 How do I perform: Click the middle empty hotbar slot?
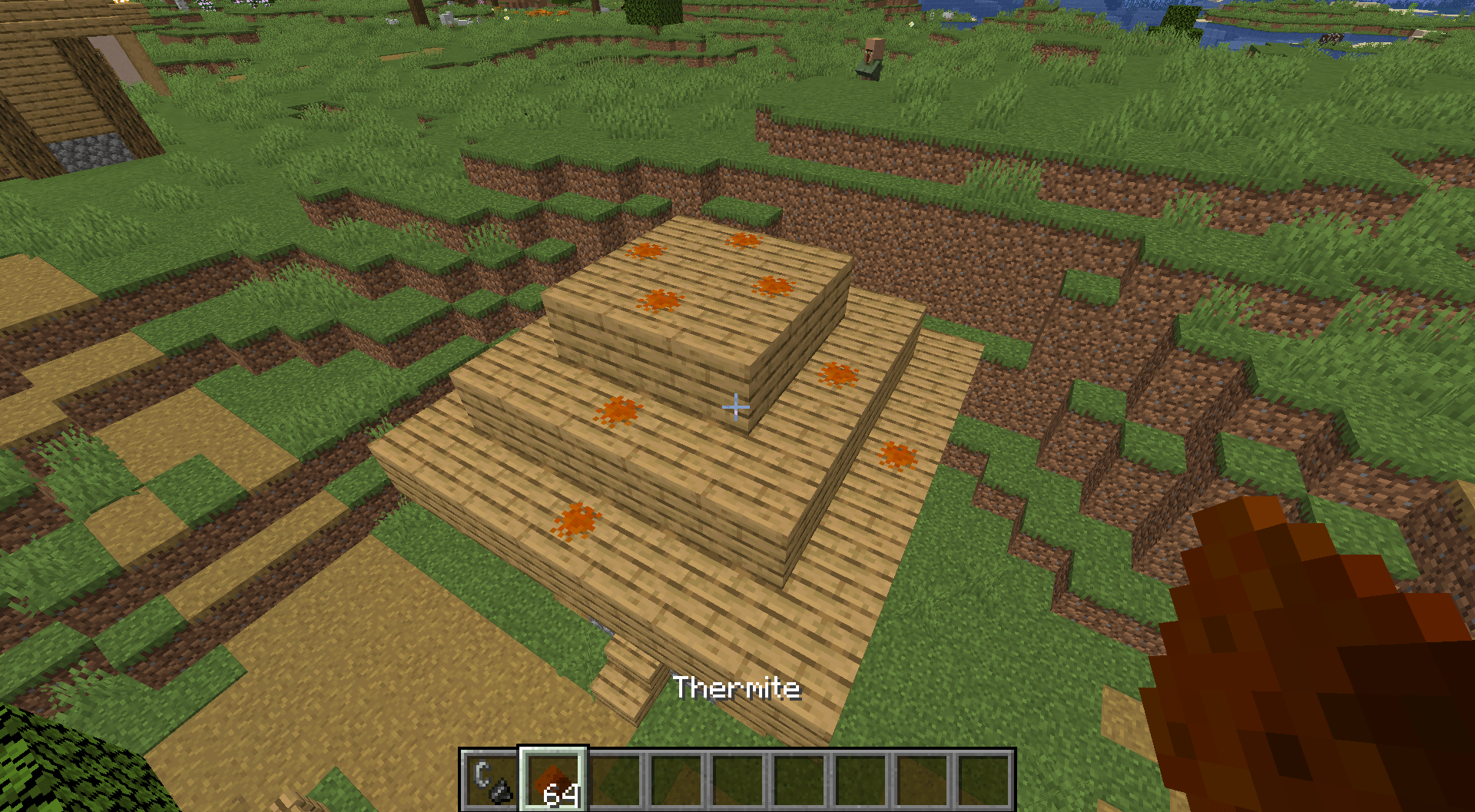coord(802,777)
